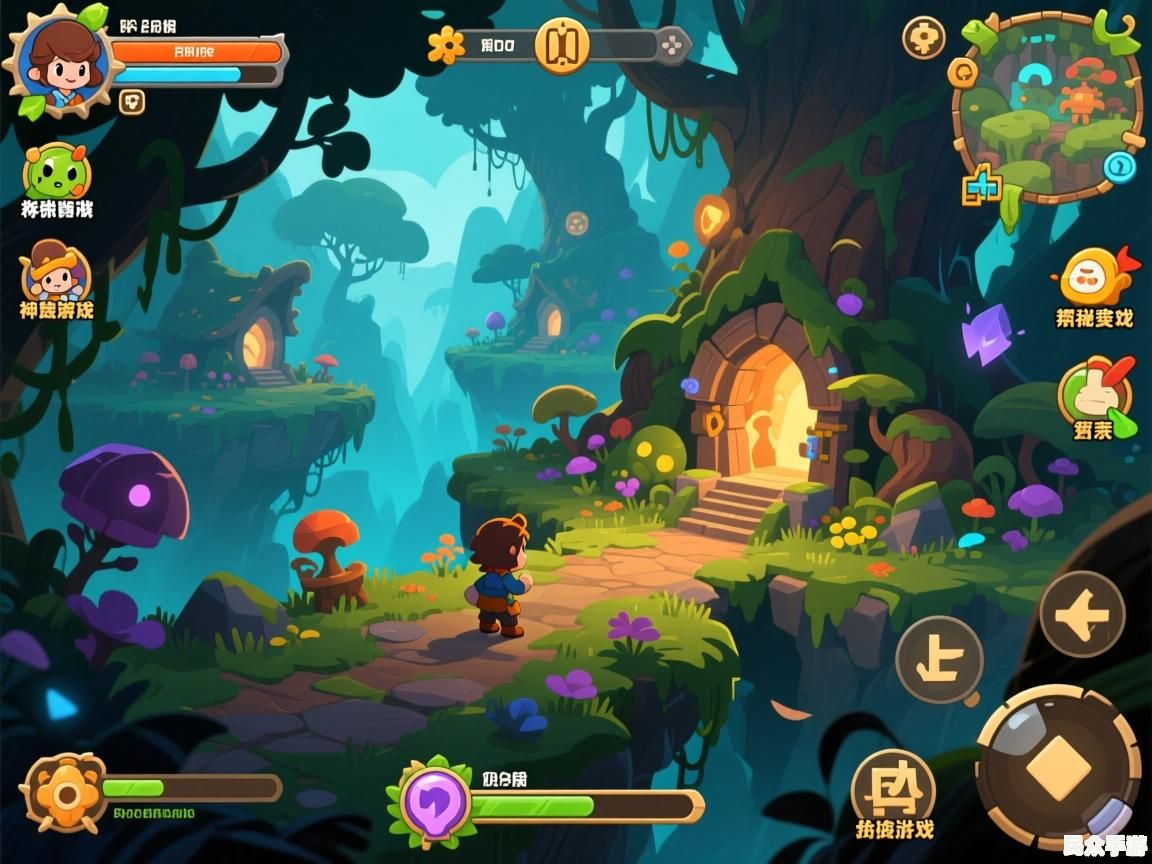Open the gray gear-like button on top bar
This screenshot has height=864, width=1152.
(674, 45)
